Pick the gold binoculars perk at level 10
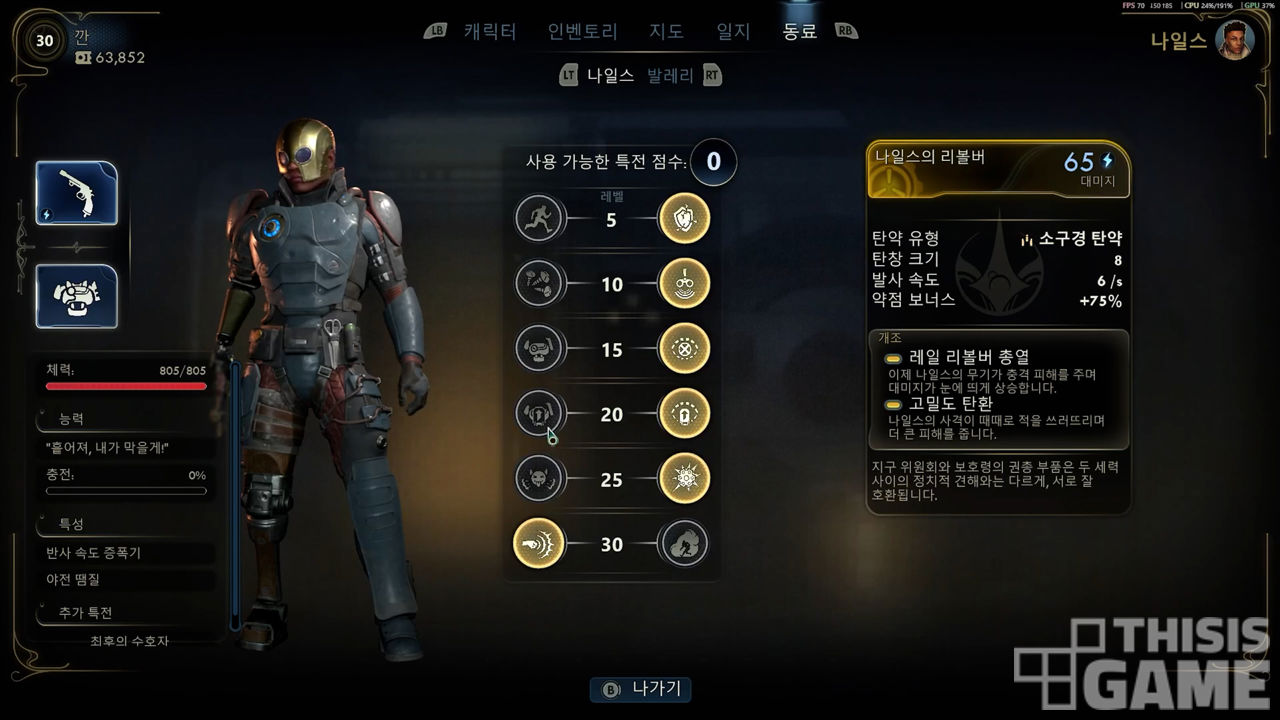The image size is (1280, 720). click(x=684, y=284)
